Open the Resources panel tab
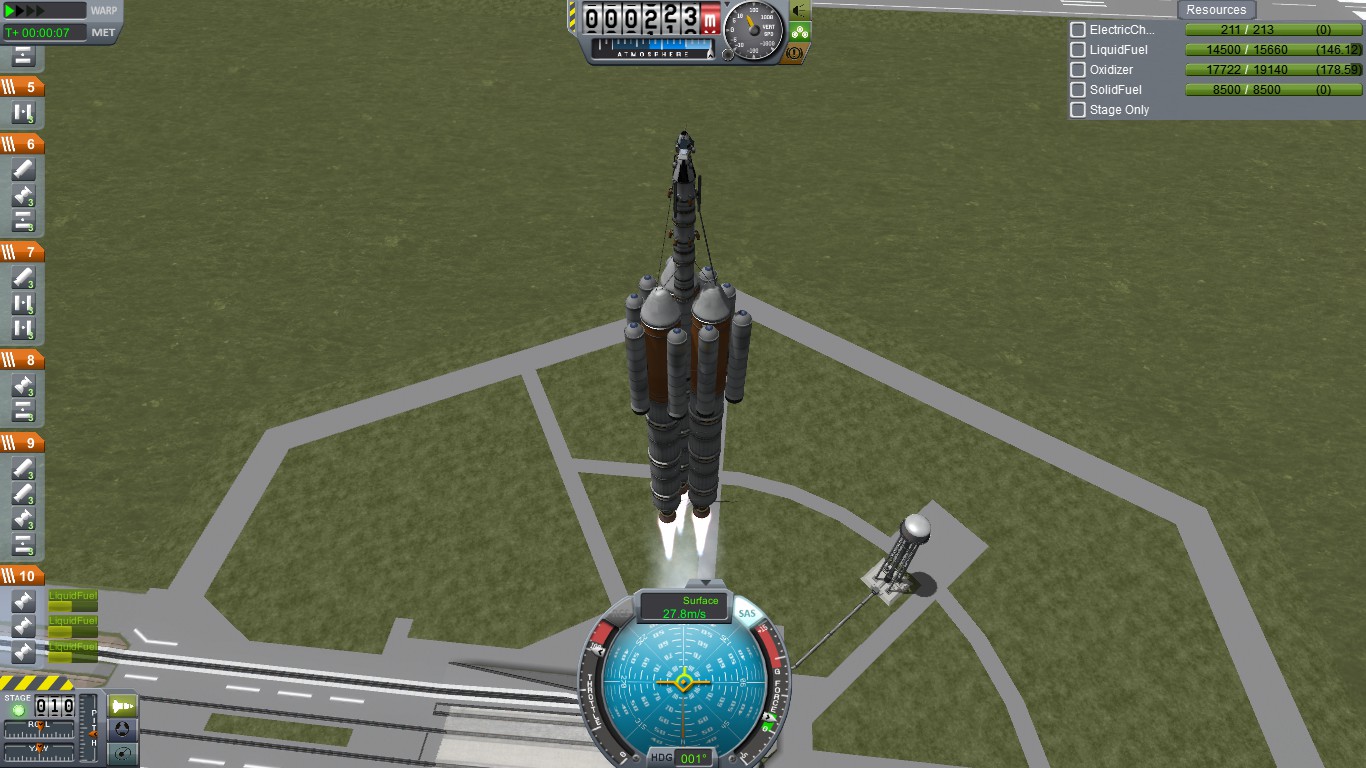Viewport: 1366px width, 768px height. click(x=1216, y=10)
